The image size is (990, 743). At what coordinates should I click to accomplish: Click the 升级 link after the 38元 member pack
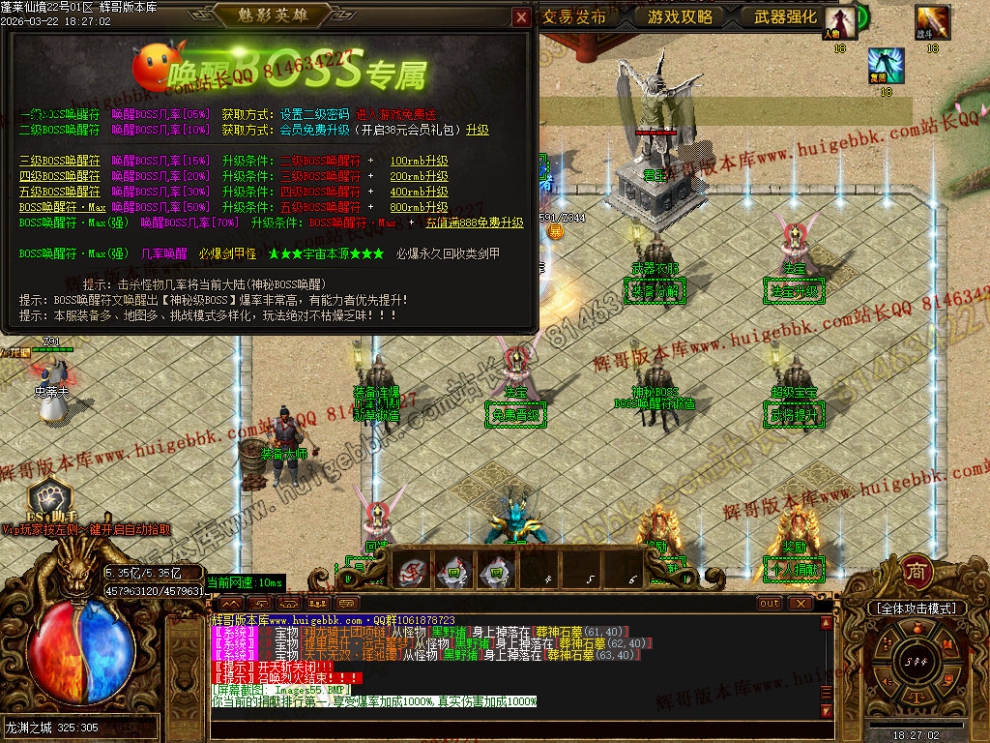tap(477, 130)
